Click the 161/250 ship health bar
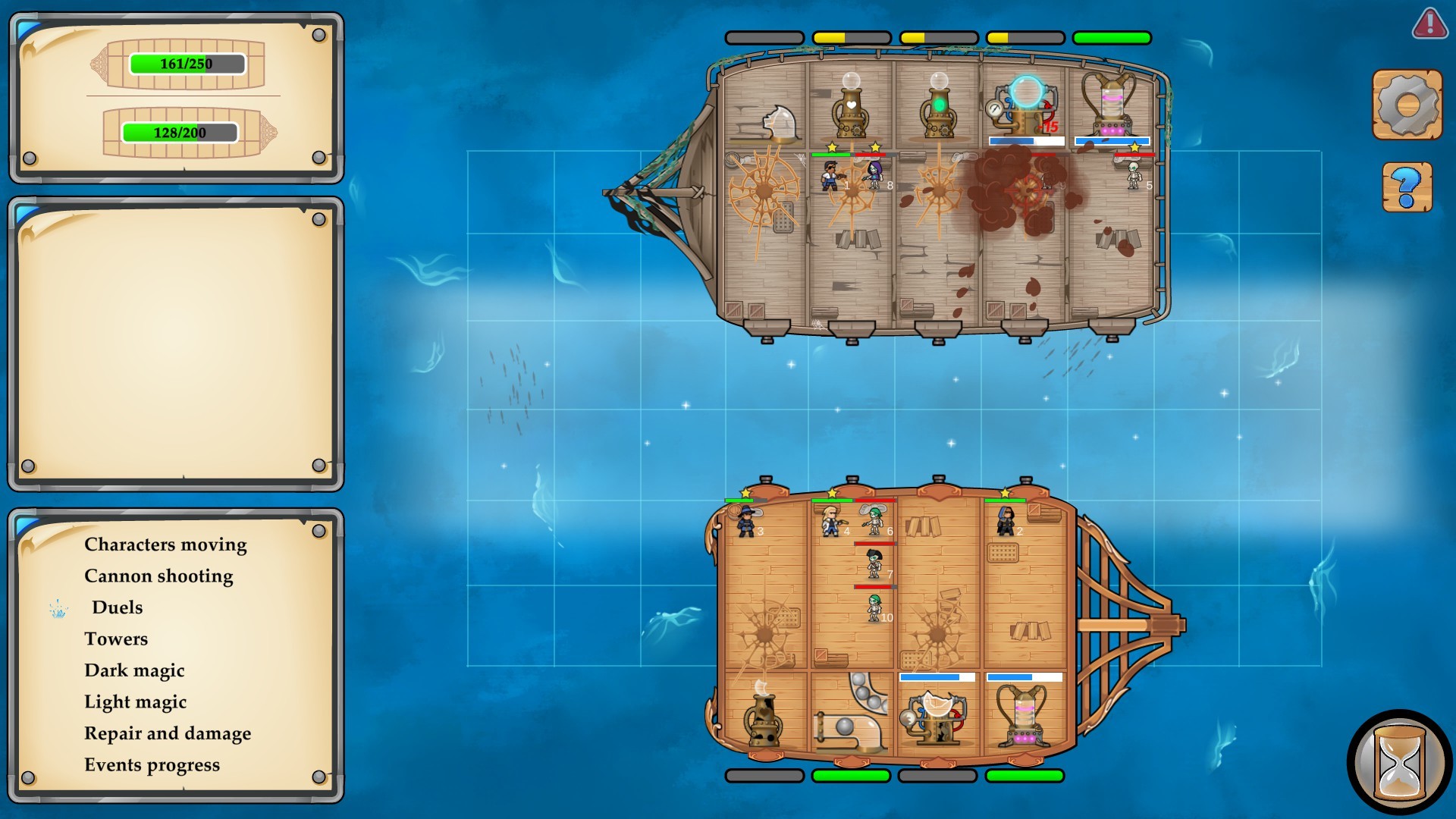 pyautogui.click(x=186, y=64)
